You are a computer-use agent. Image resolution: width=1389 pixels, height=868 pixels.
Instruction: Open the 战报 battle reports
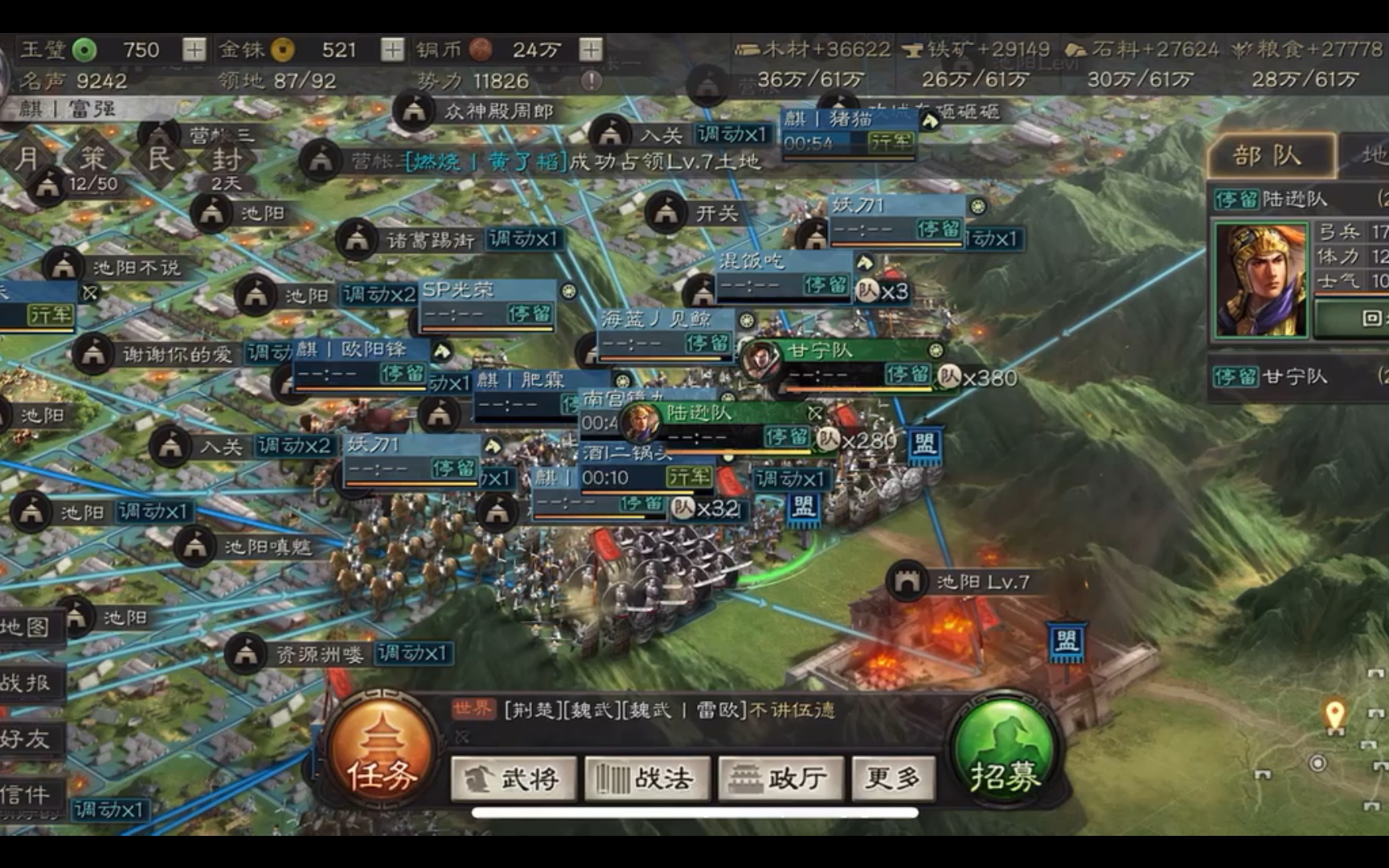26,683
